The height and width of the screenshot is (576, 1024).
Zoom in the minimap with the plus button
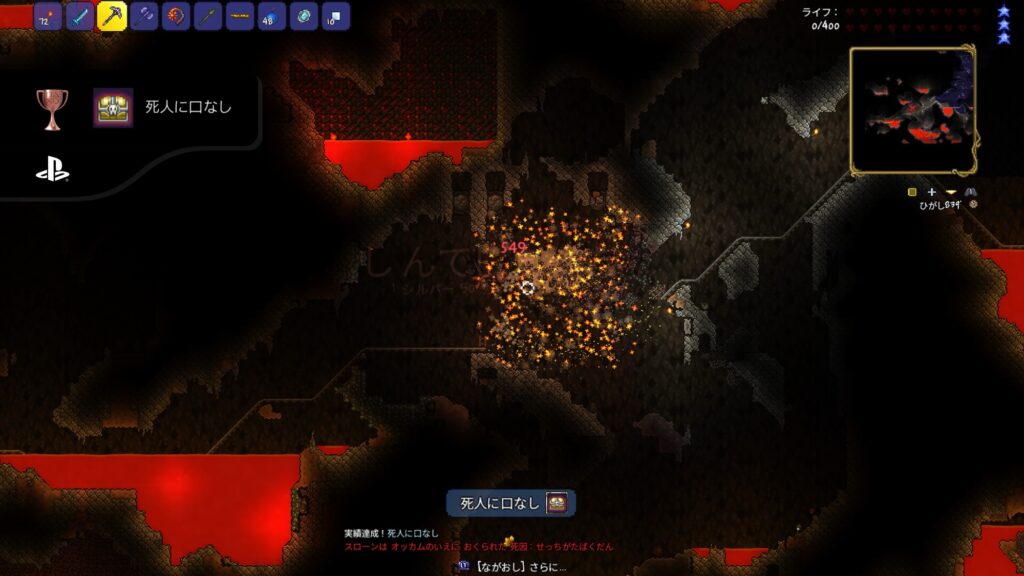click(x=932, y=191)
